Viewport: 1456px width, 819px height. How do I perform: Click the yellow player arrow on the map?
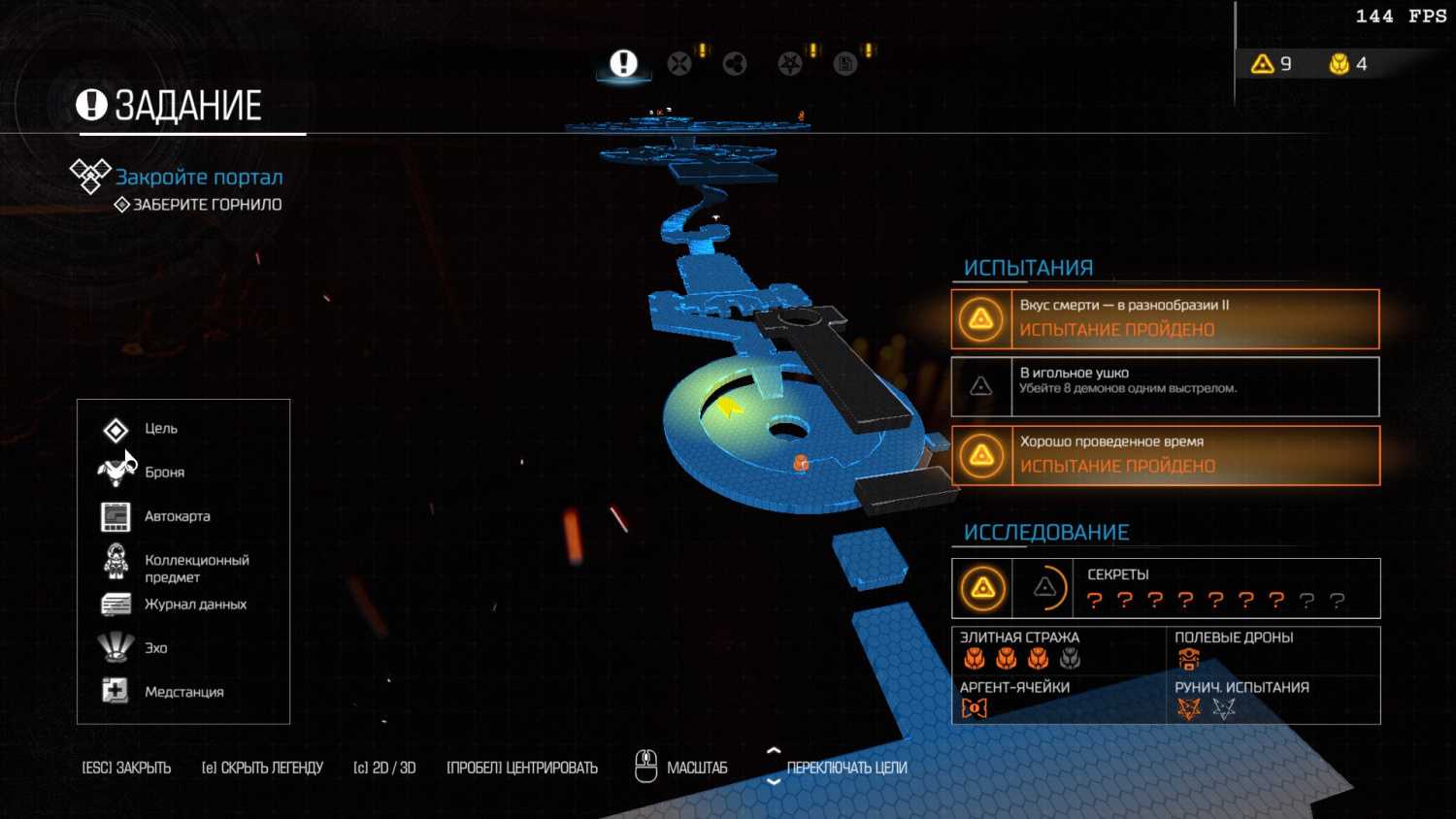point(728,408)
